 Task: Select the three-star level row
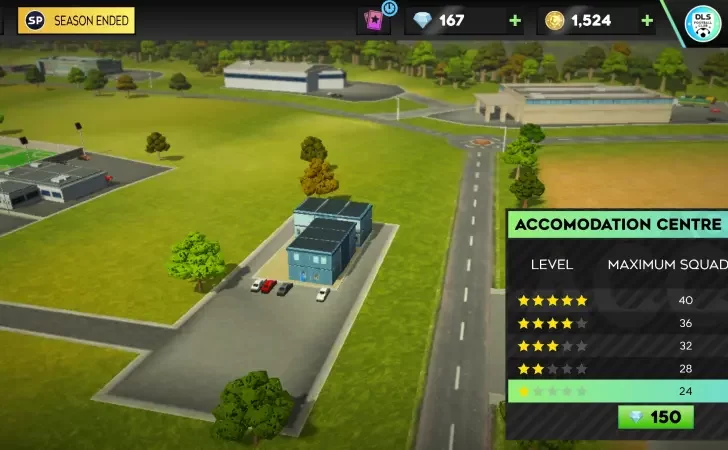click(617, 346)
